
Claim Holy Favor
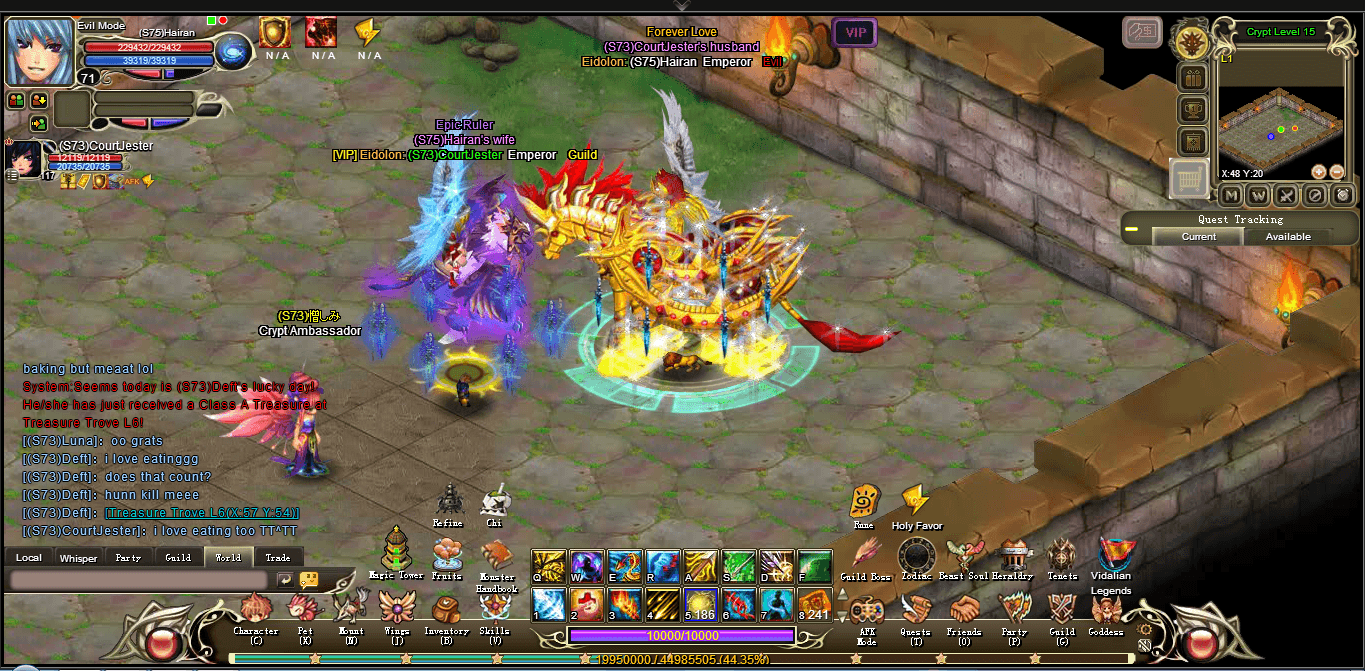pos(916,503)
